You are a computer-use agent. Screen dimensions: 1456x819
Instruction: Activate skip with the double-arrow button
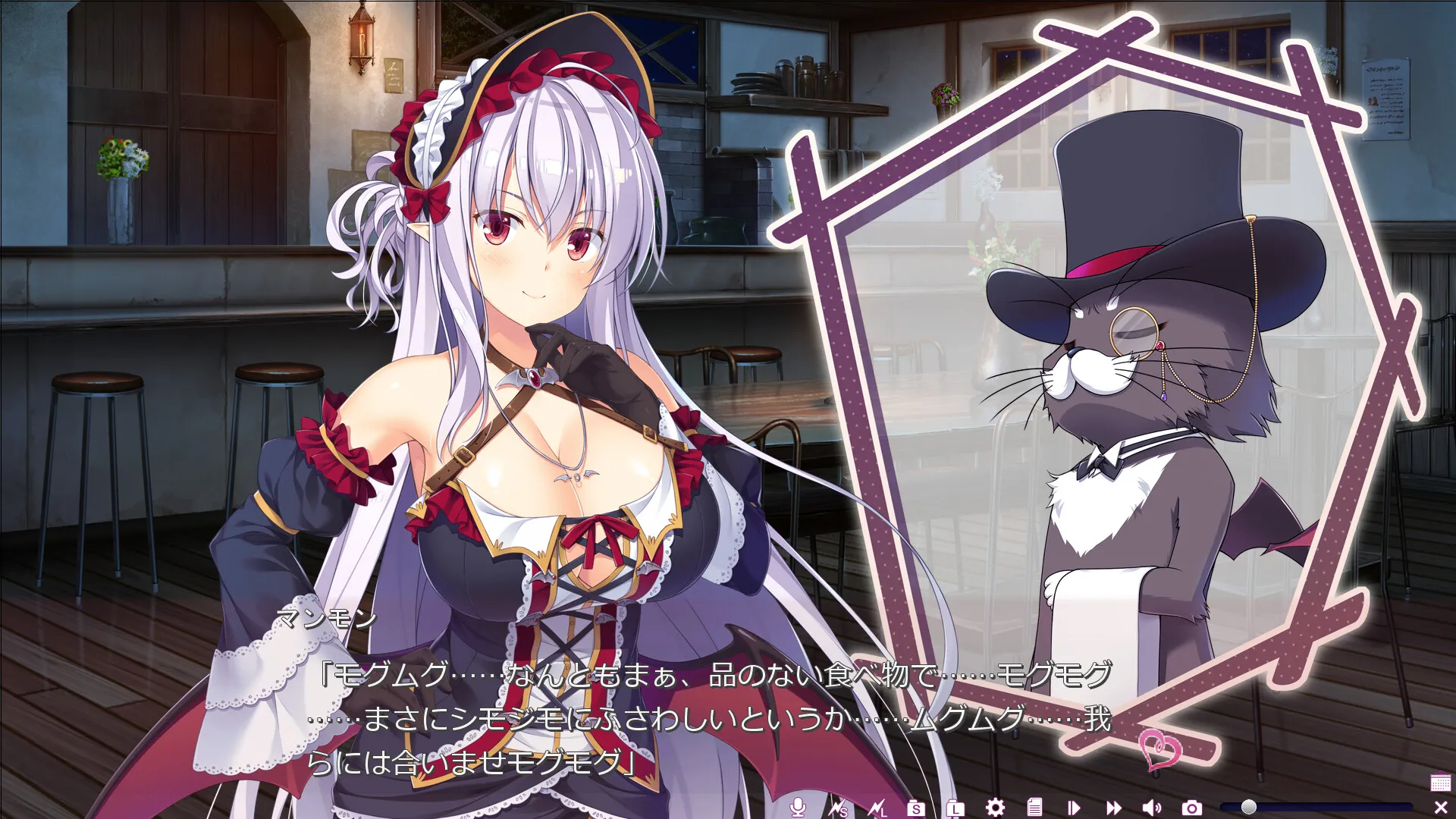[x=1113, y=808]
